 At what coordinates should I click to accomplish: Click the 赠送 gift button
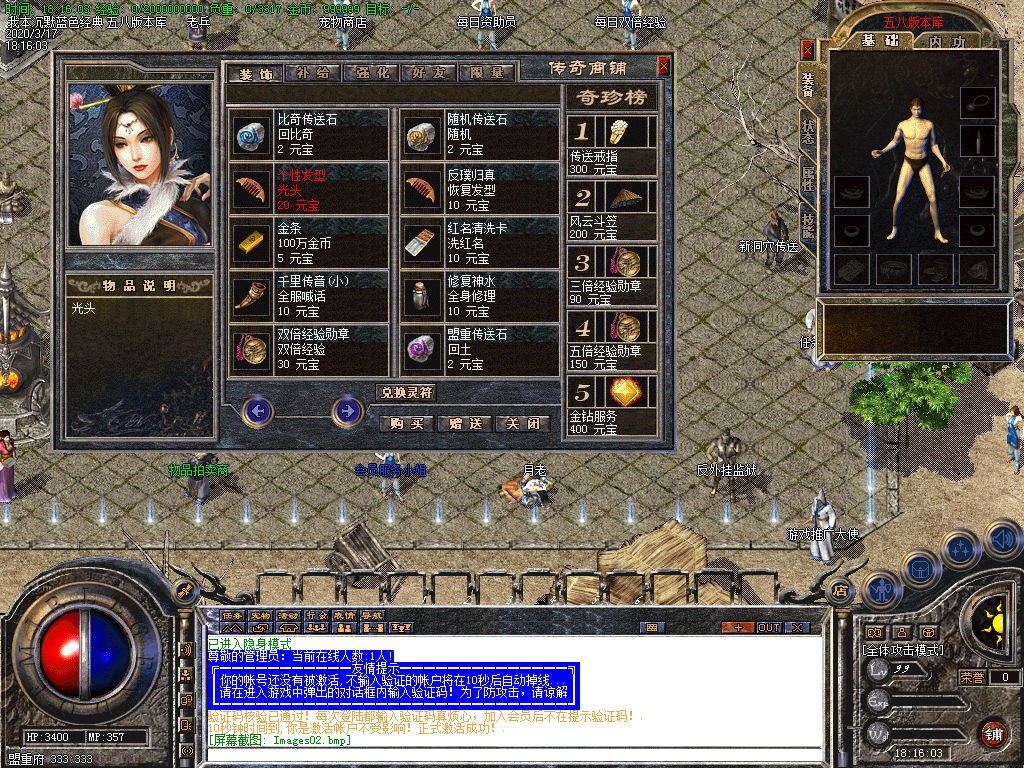pos(465,423)
